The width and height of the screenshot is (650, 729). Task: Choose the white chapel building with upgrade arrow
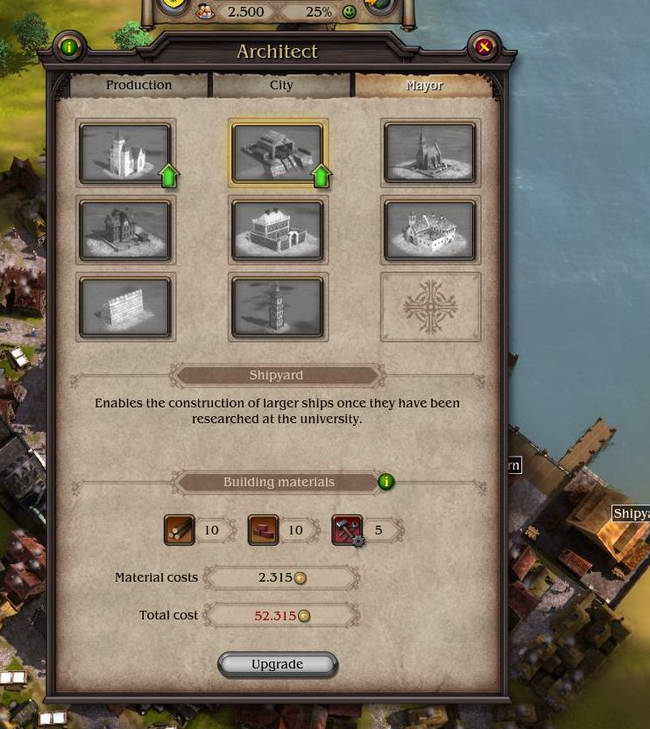pos(125,152)
